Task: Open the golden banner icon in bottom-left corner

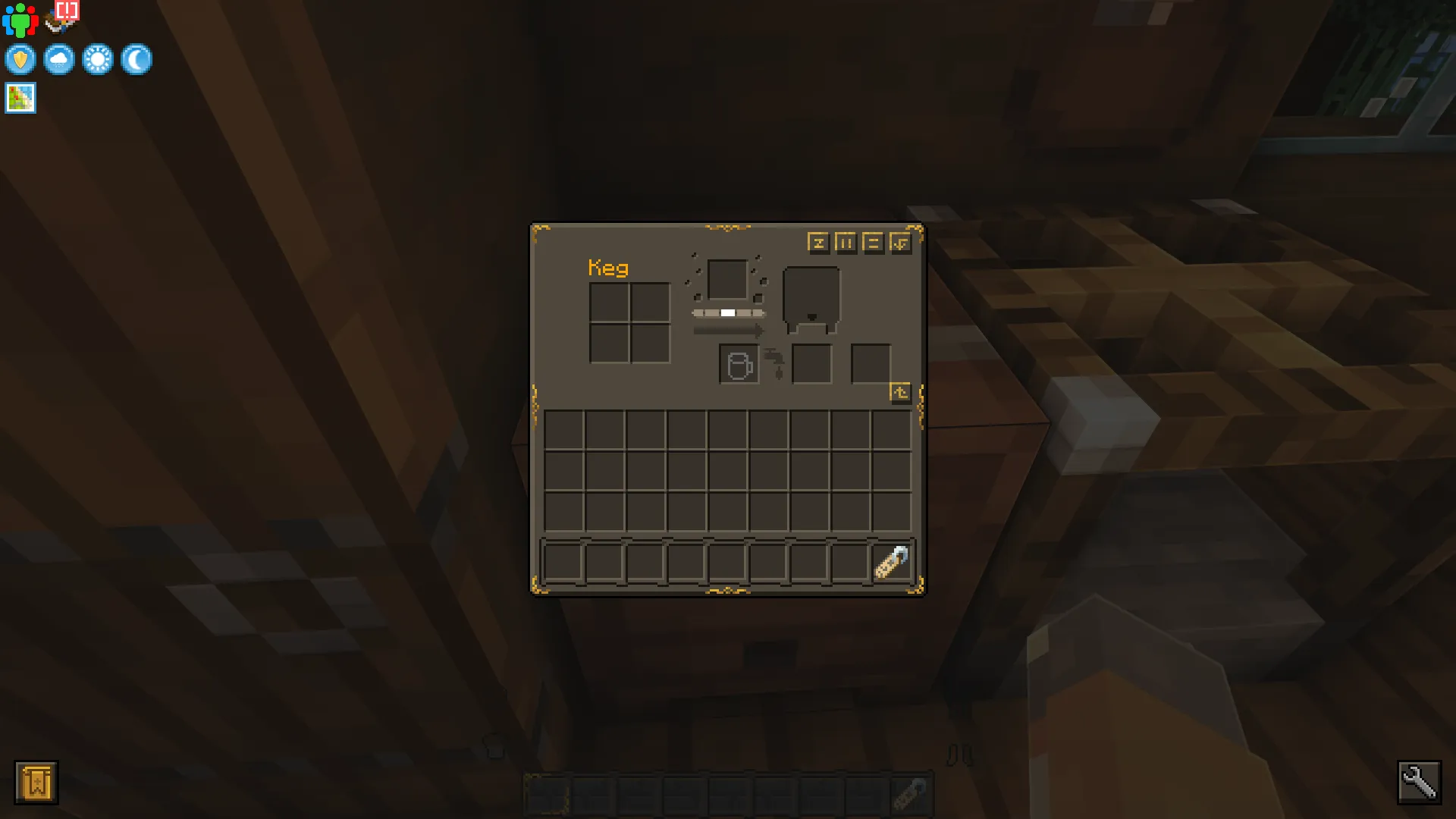Action: (37, 782)
